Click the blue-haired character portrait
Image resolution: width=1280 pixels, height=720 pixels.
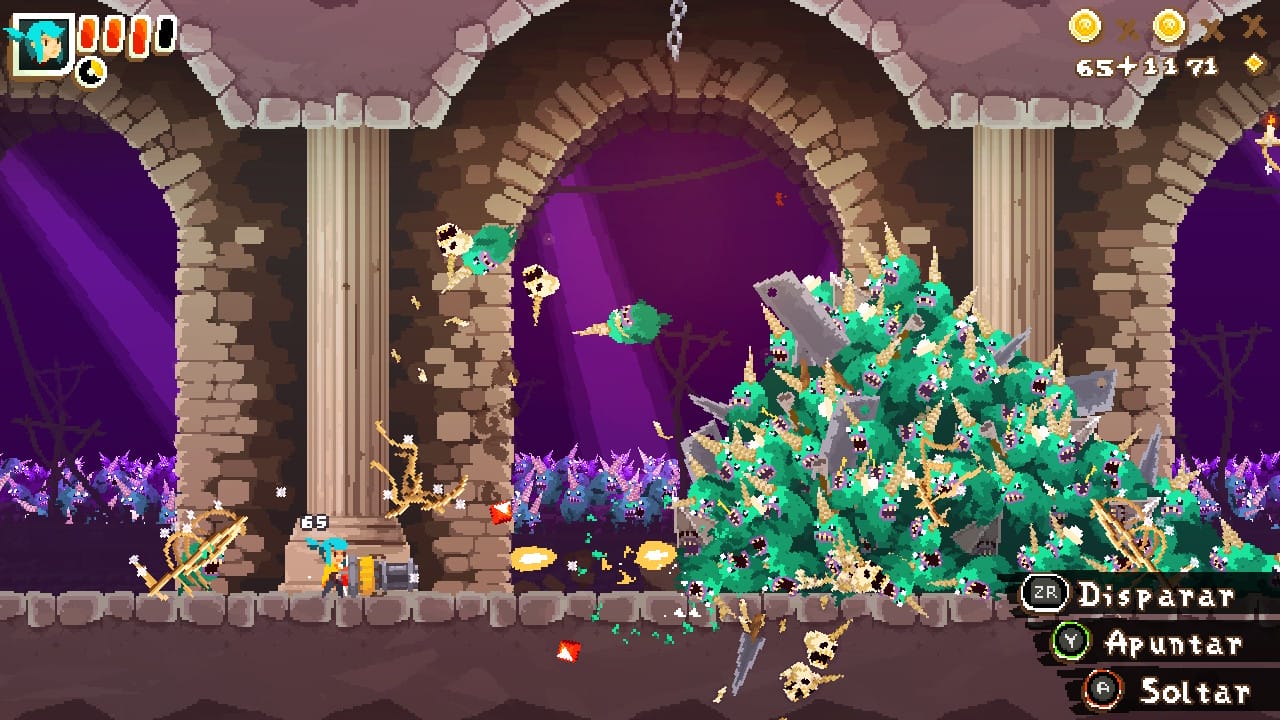coord(43,44)
